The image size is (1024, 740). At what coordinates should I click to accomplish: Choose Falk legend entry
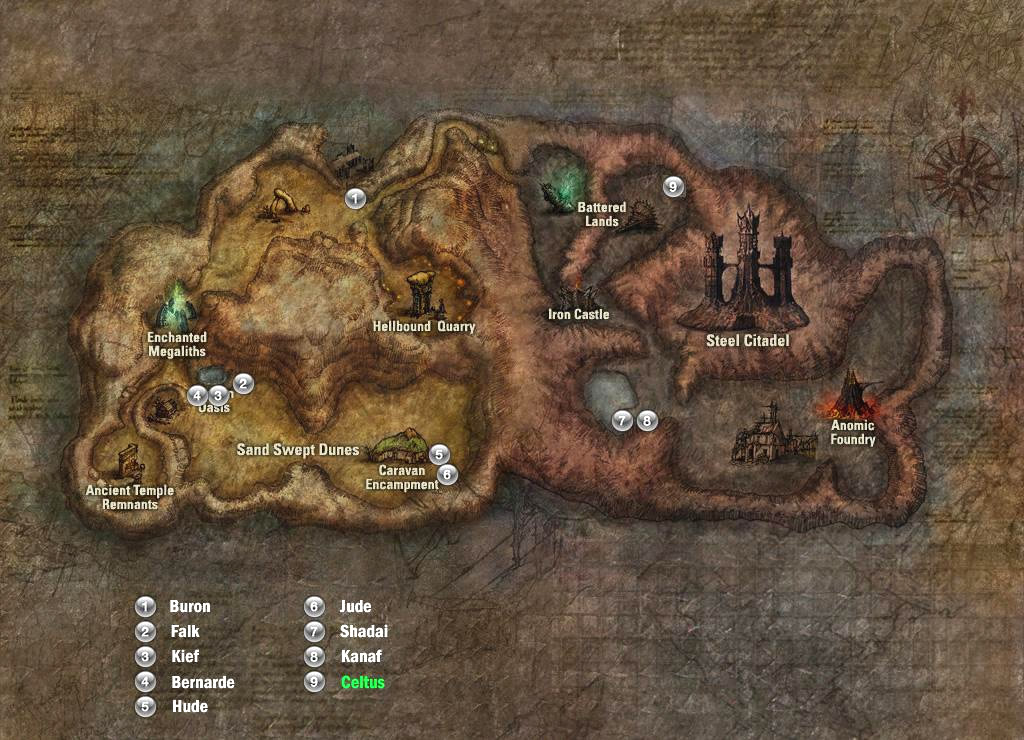point(185,631)
